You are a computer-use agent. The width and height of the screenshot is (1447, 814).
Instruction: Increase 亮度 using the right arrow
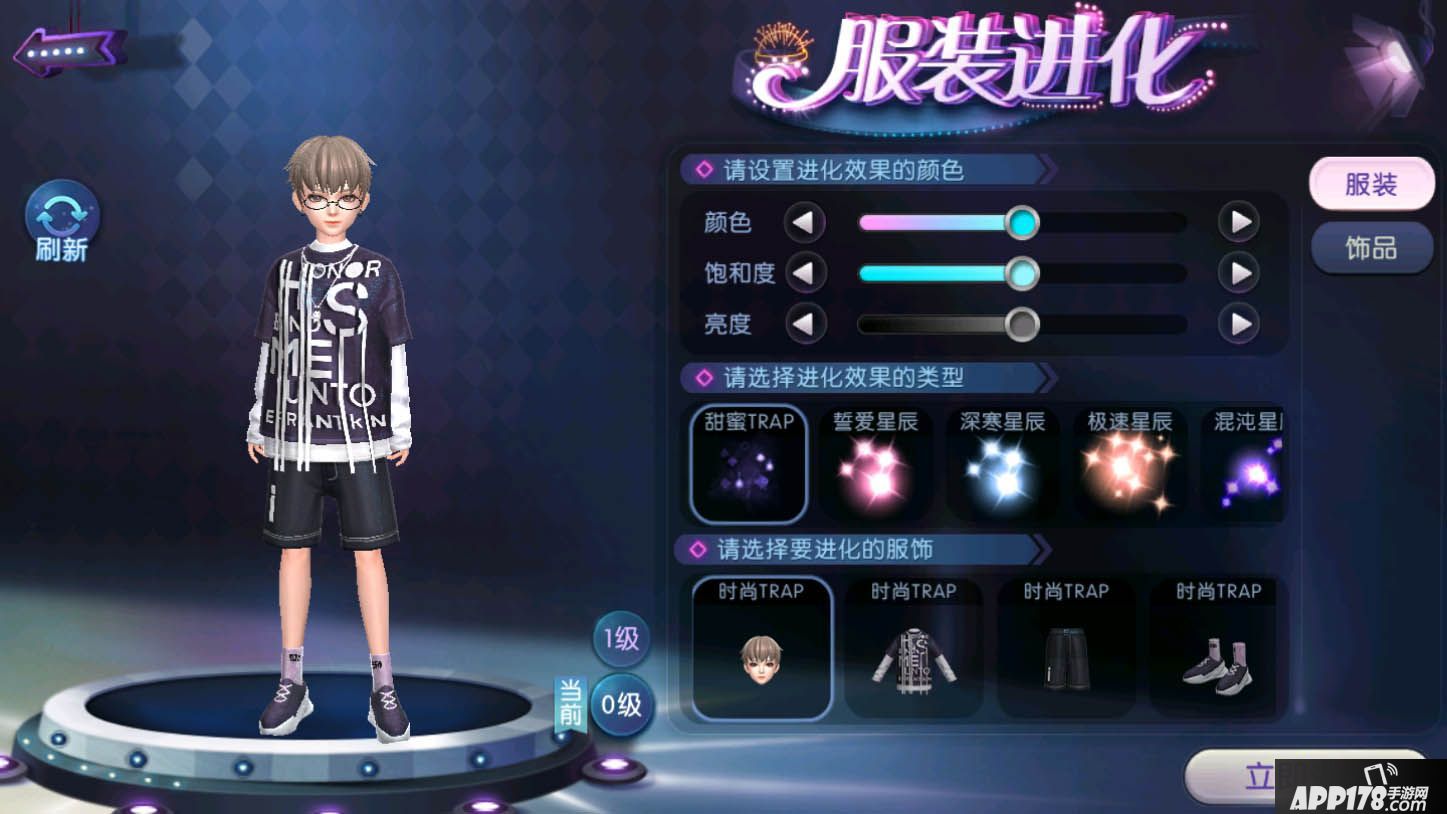(x=1240, y=324)
